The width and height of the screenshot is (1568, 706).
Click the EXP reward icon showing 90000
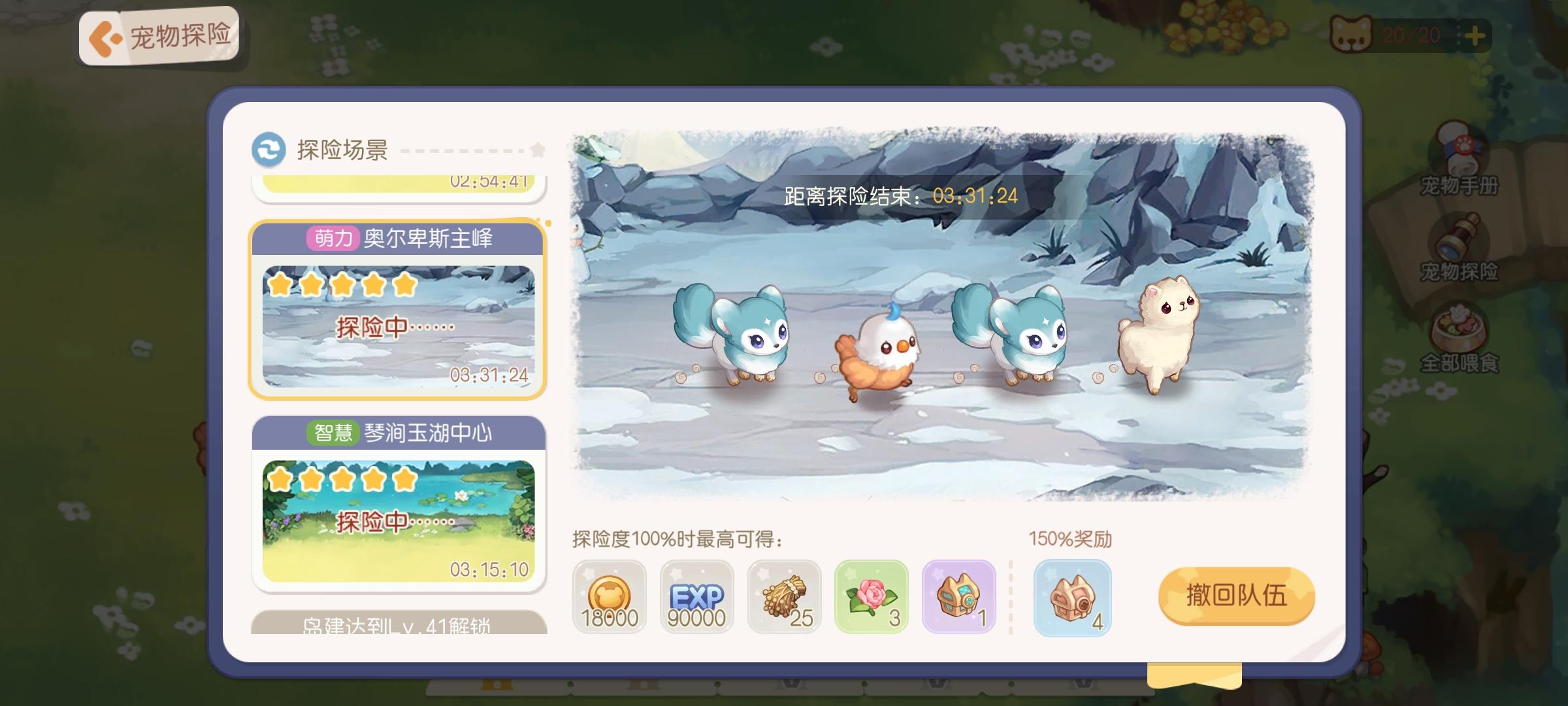point(696,596)
